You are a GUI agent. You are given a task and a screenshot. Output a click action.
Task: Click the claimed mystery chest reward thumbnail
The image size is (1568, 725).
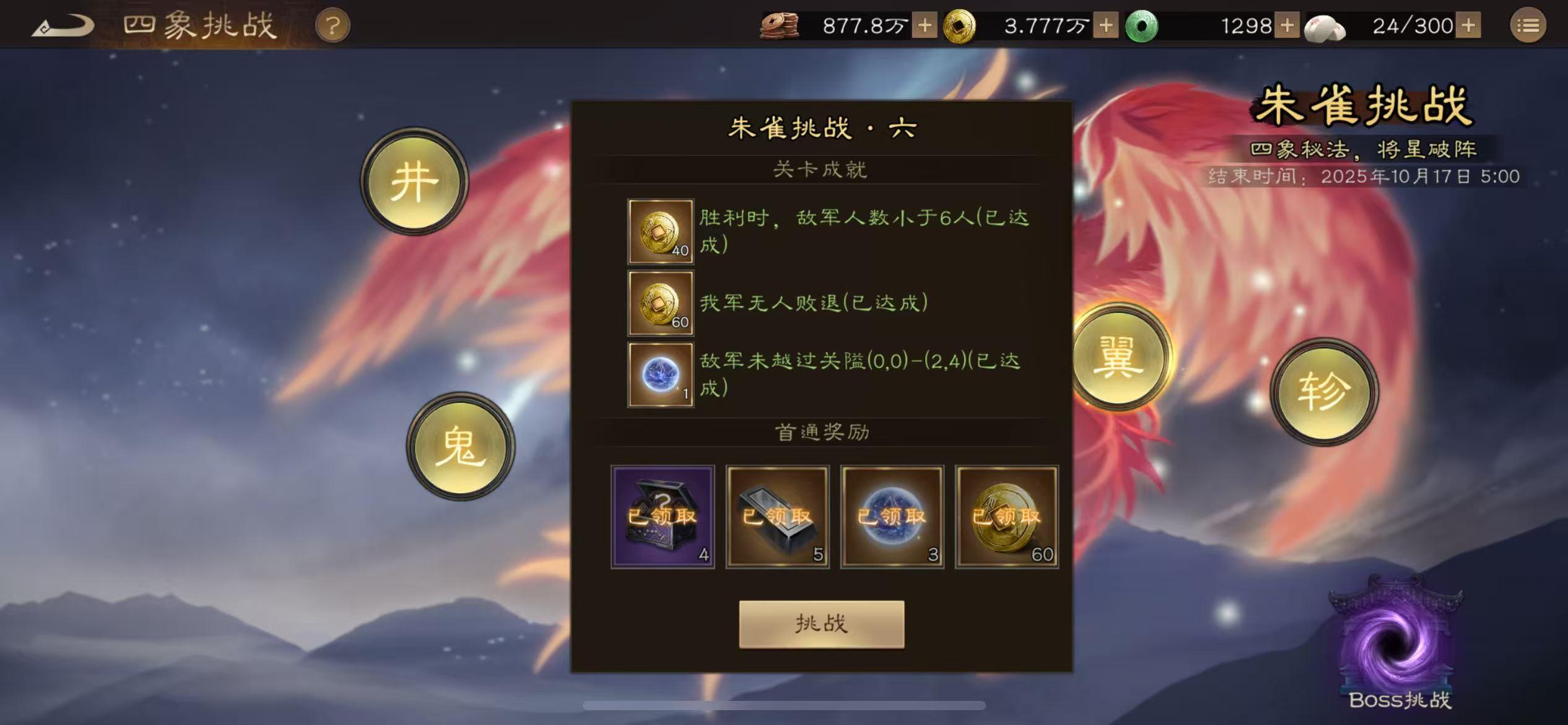coord(663,516)
